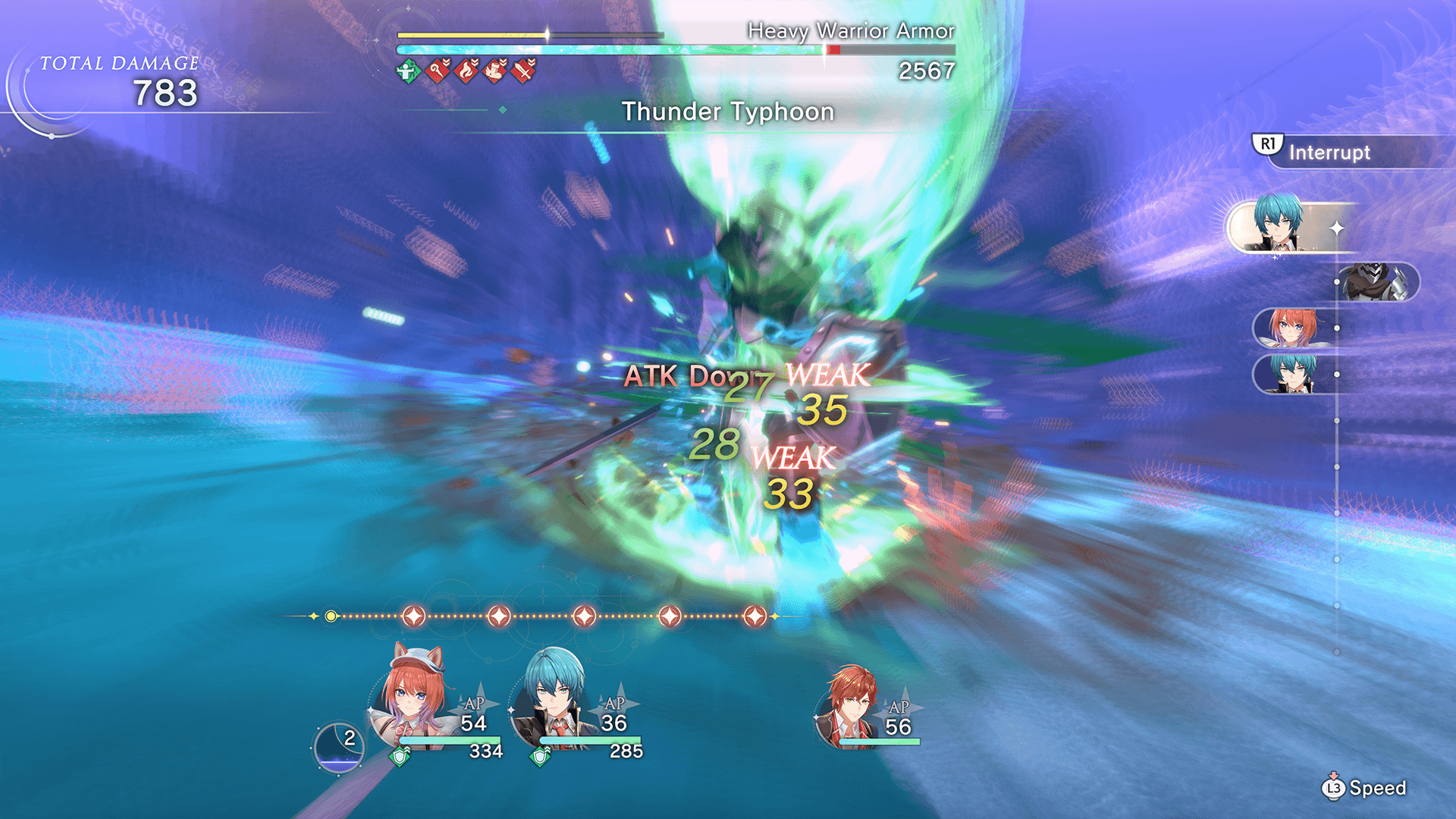Image resolution: width=1456 pixels, height=819 pixels.
Task: Toggle the battle Speed setting
Action: (1365, 788)
